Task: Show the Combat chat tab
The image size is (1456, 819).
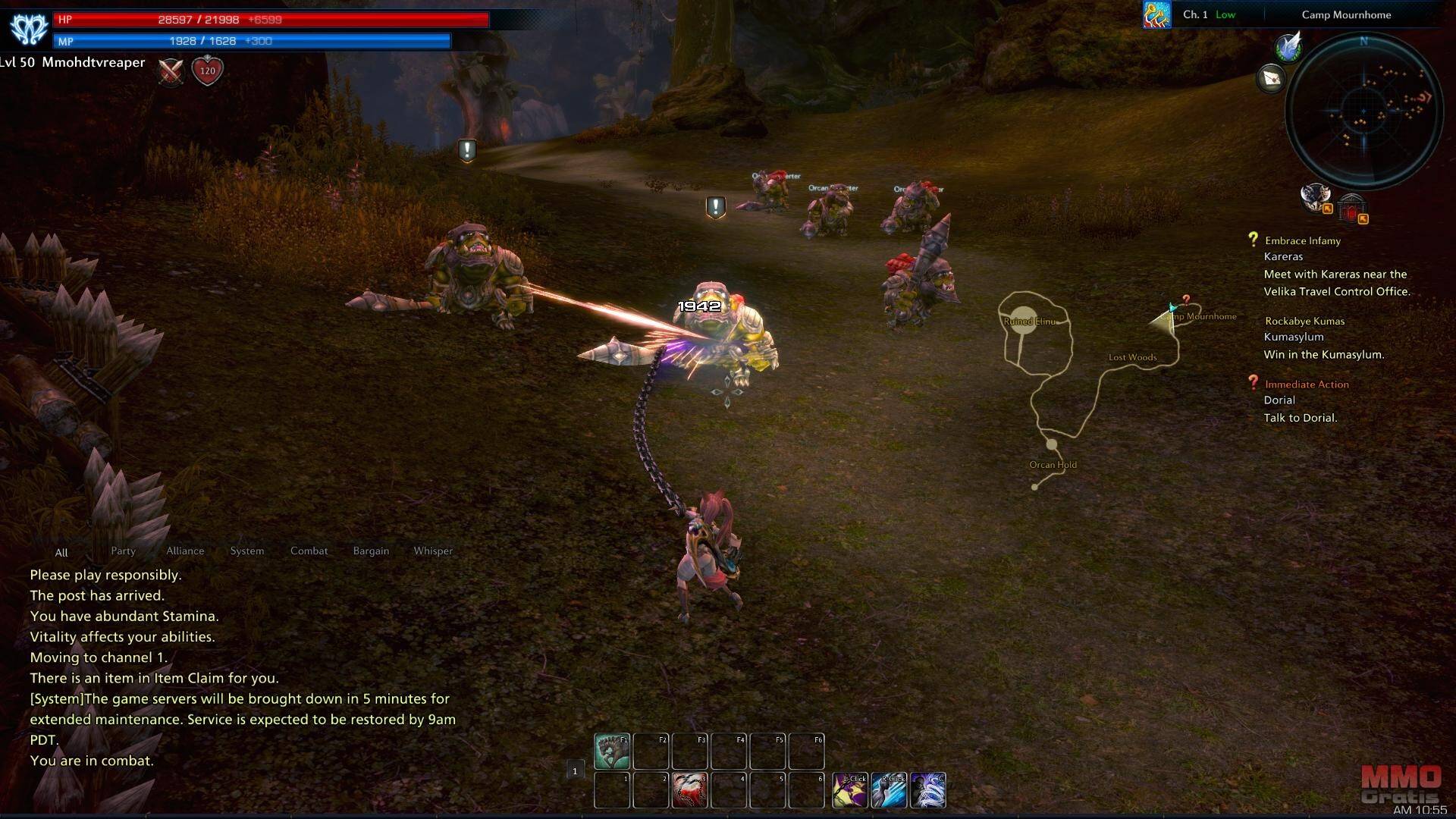Action: click(309, 551)
